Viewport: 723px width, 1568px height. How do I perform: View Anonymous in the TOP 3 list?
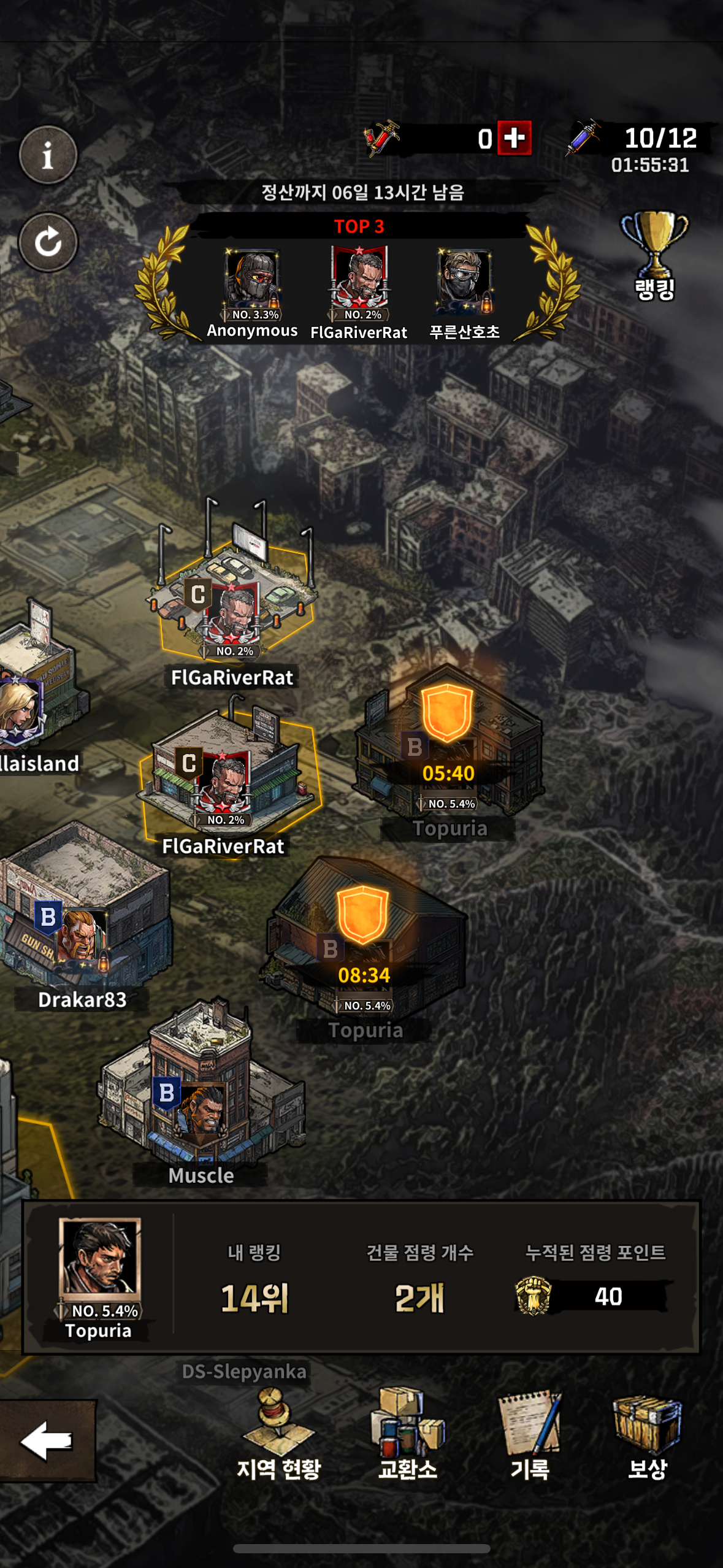click(x=252, y=282)
